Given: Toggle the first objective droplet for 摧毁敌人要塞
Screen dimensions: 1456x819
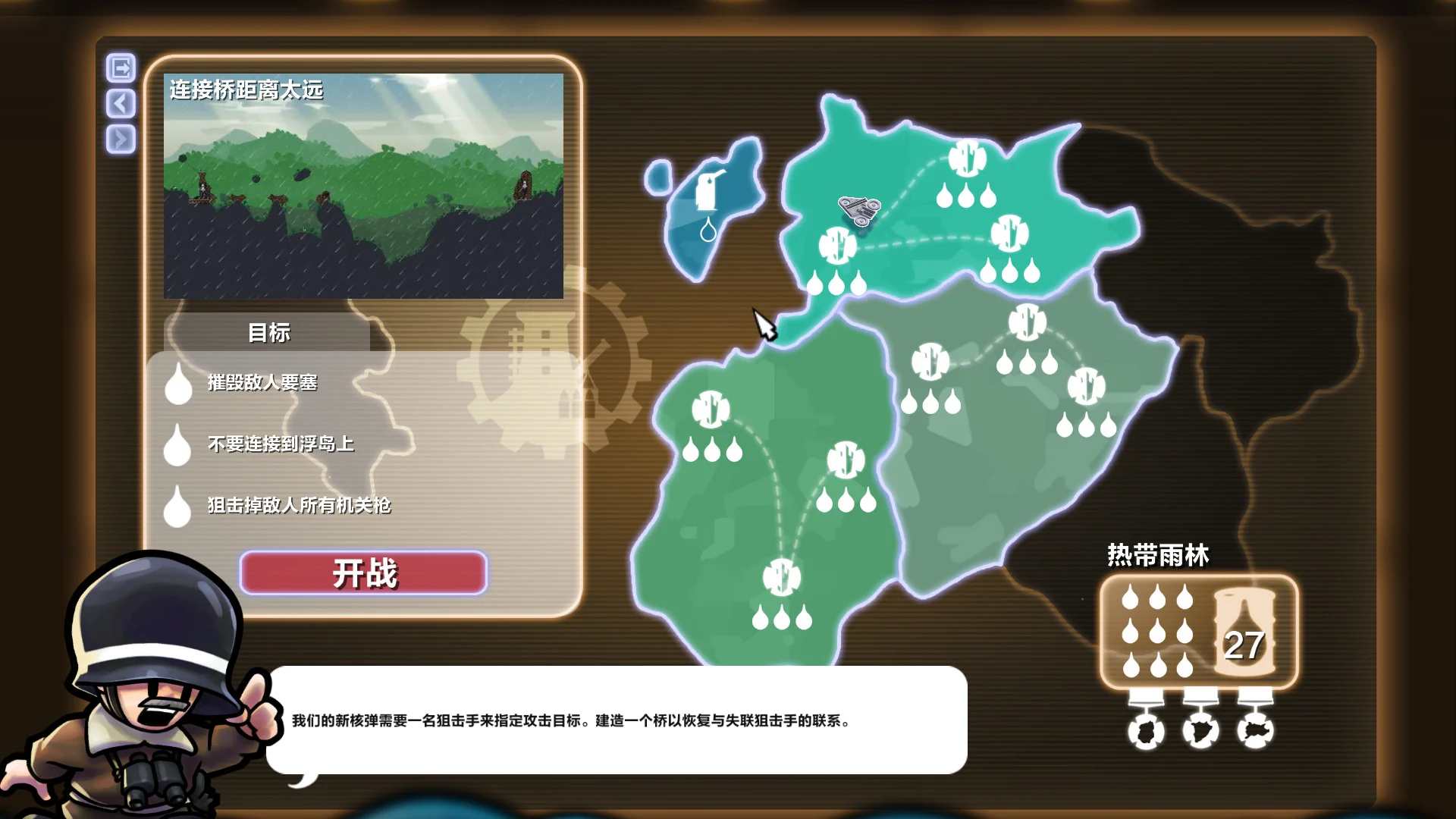Looking at the screenshot, I should point(178,387).
